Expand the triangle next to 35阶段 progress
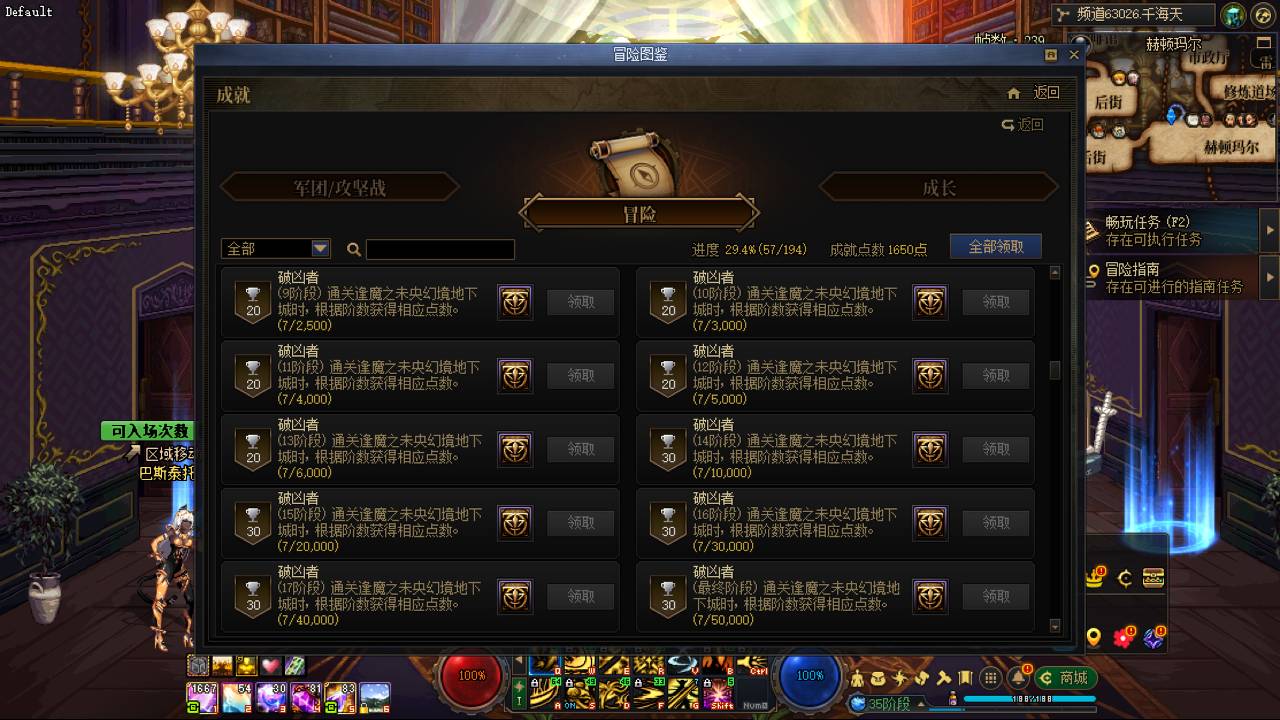This screenshot has width=1280, height=720. tap(919, 704)
